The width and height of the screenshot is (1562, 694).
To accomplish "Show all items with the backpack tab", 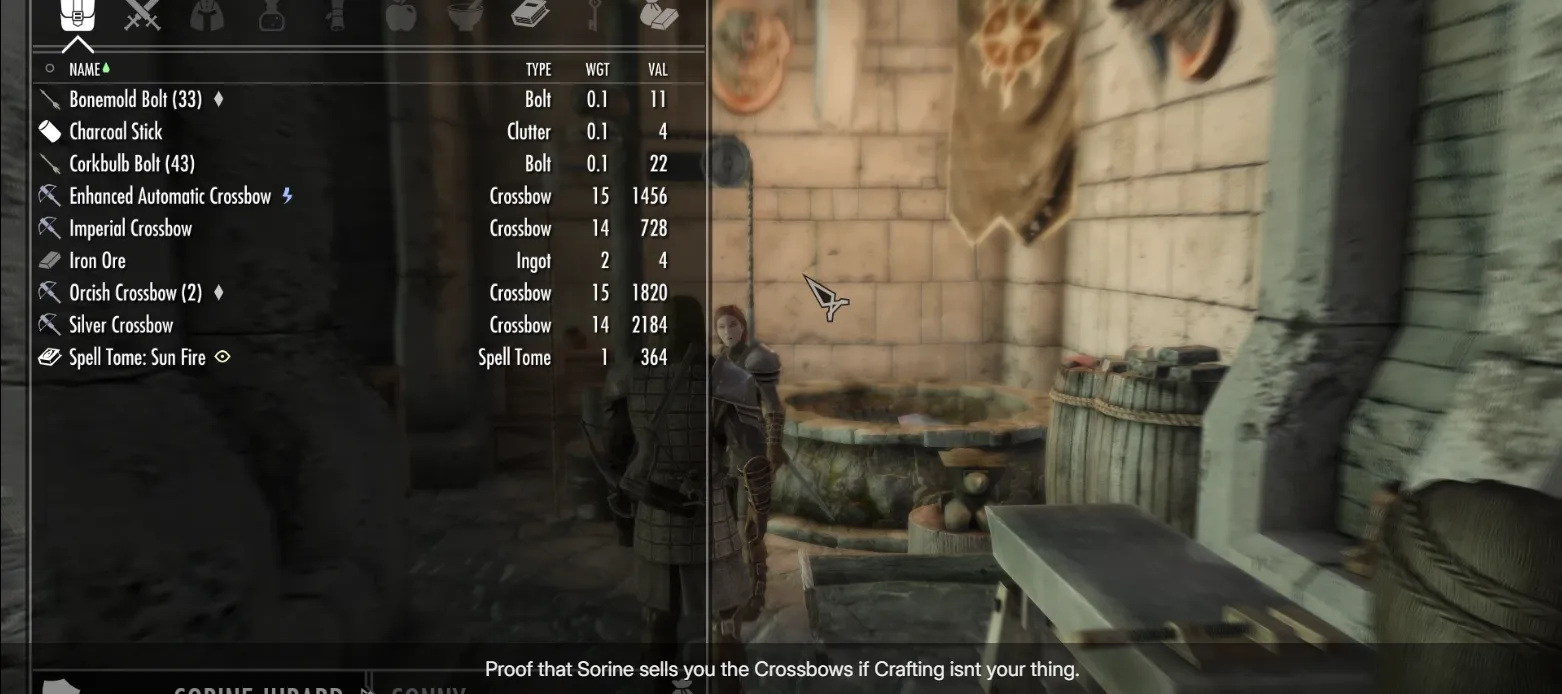I will click(x=78, y=15).
